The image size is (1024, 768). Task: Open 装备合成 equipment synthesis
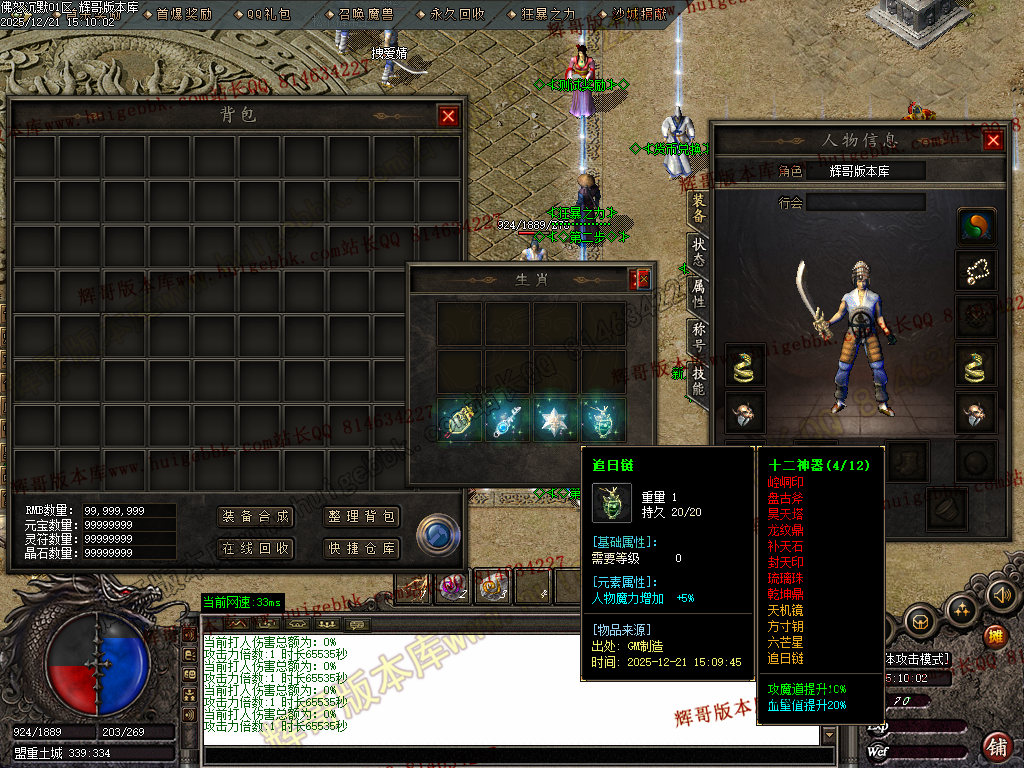coord(255,517)
